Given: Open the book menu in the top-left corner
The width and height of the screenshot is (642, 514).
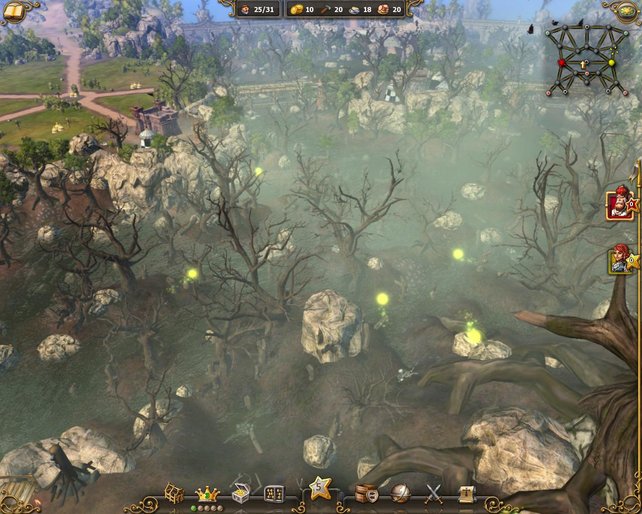Looking at the screenshot, I should (x=13, y=10).
